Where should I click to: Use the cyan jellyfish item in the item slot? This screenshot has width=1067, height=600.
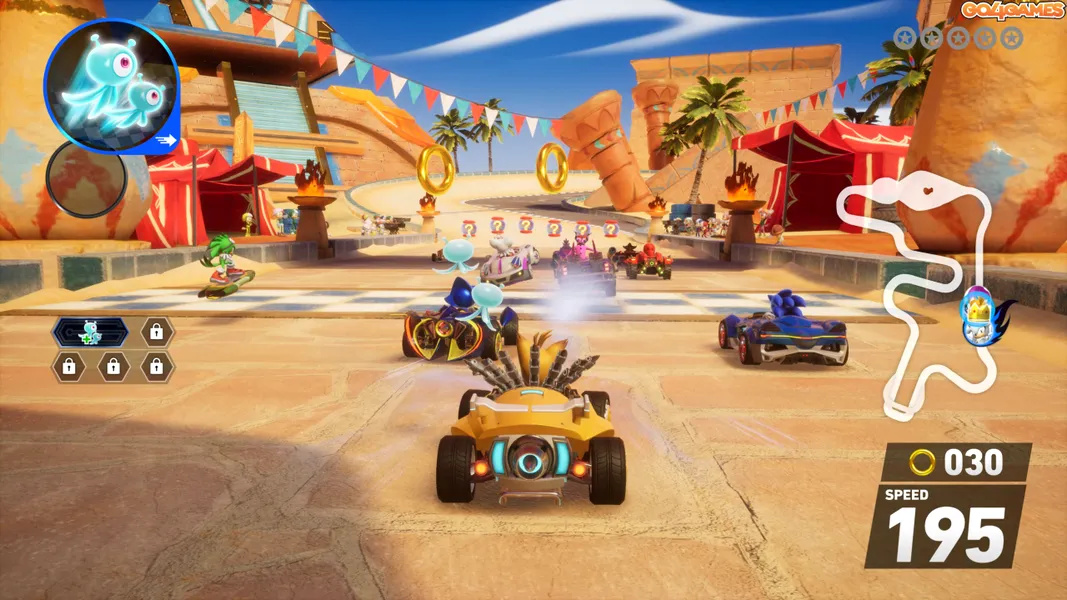[x=110, y=85]
